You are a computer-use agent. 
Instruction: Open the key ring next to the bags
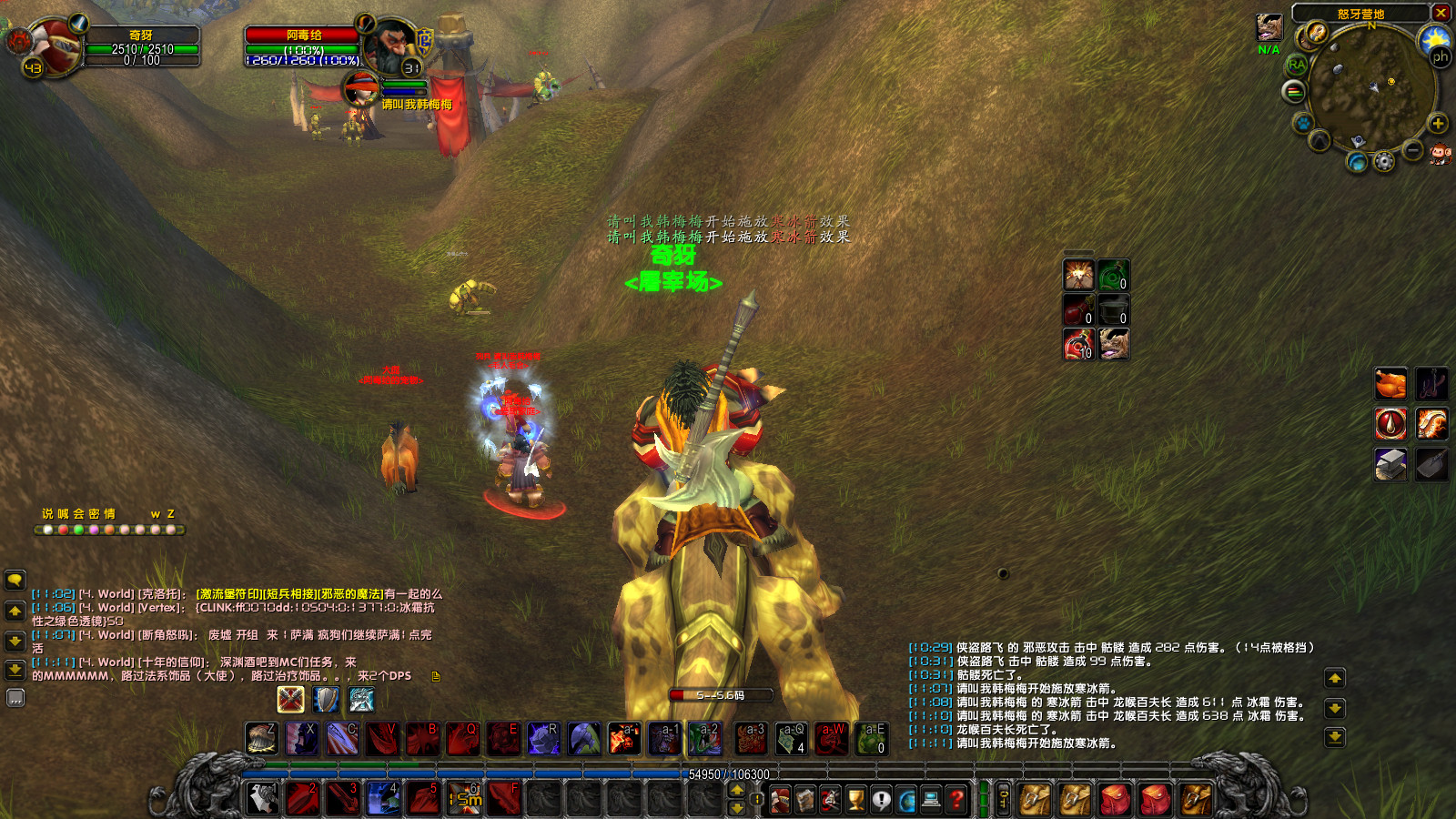(1006, 799)
